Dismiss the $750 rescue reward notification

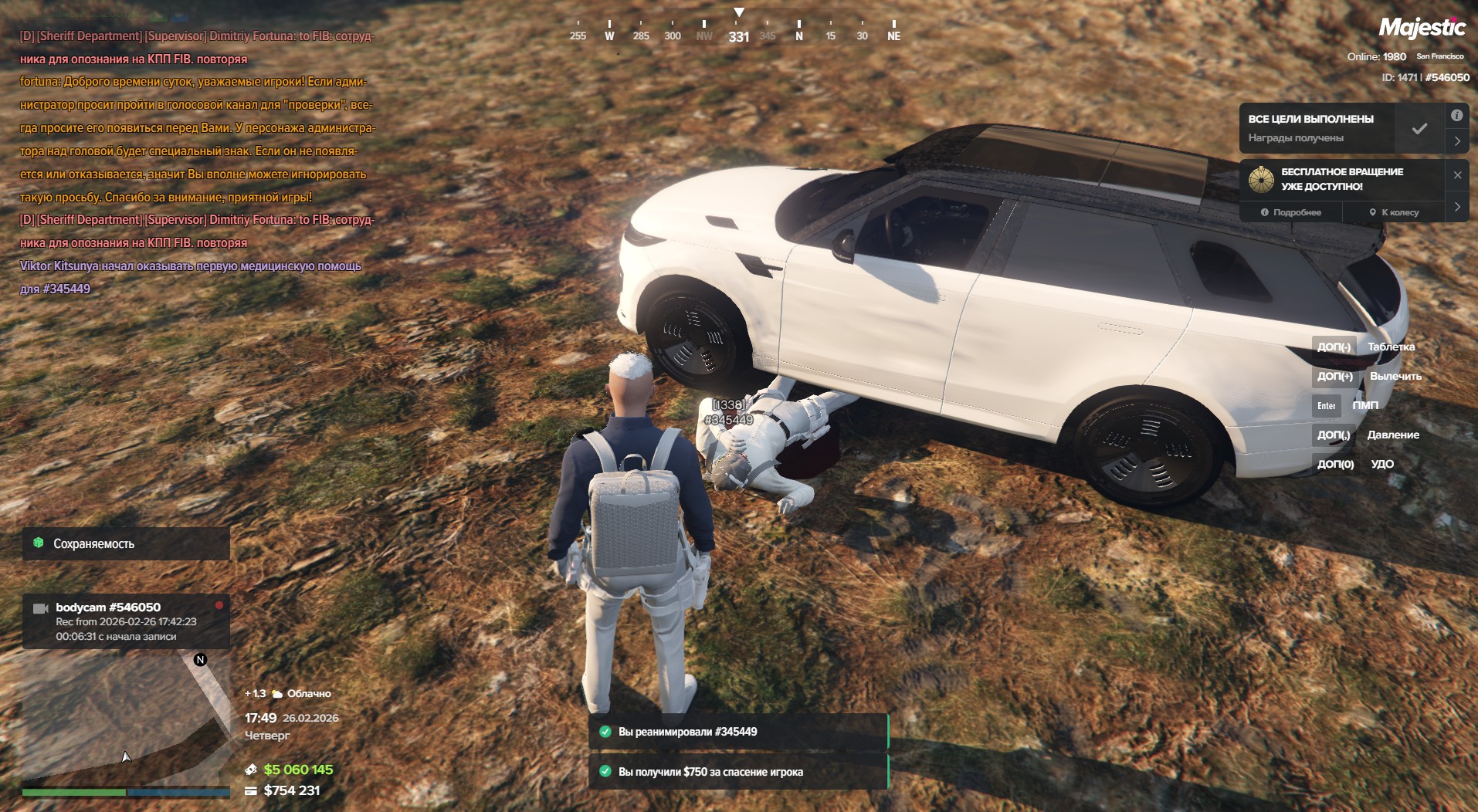[x=738, y=772]
